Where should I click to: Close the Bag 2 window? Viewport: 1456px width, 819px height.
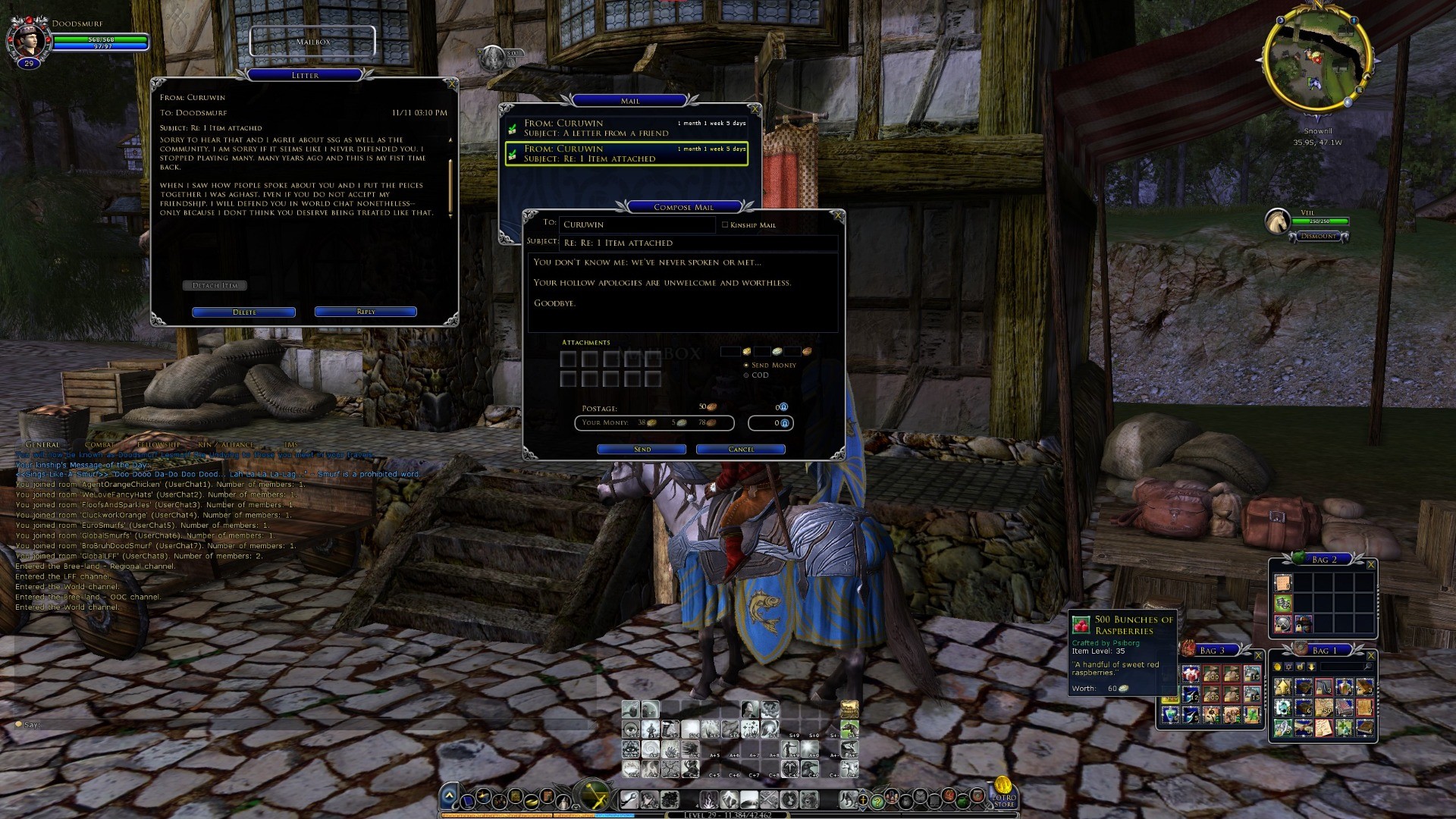tap(1370, 565)
